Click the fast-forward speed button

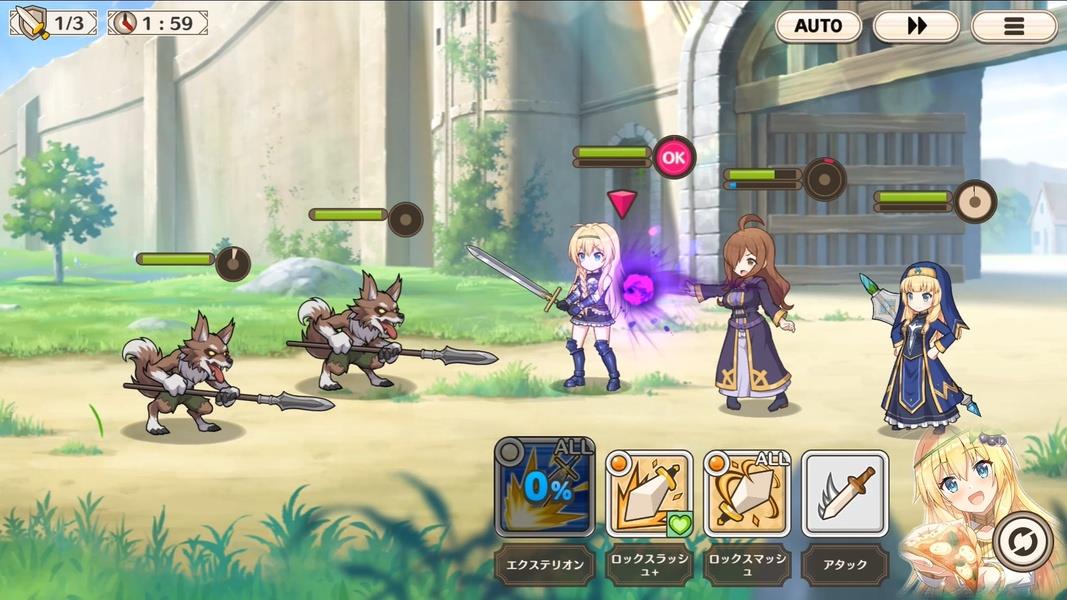[916, 26]
